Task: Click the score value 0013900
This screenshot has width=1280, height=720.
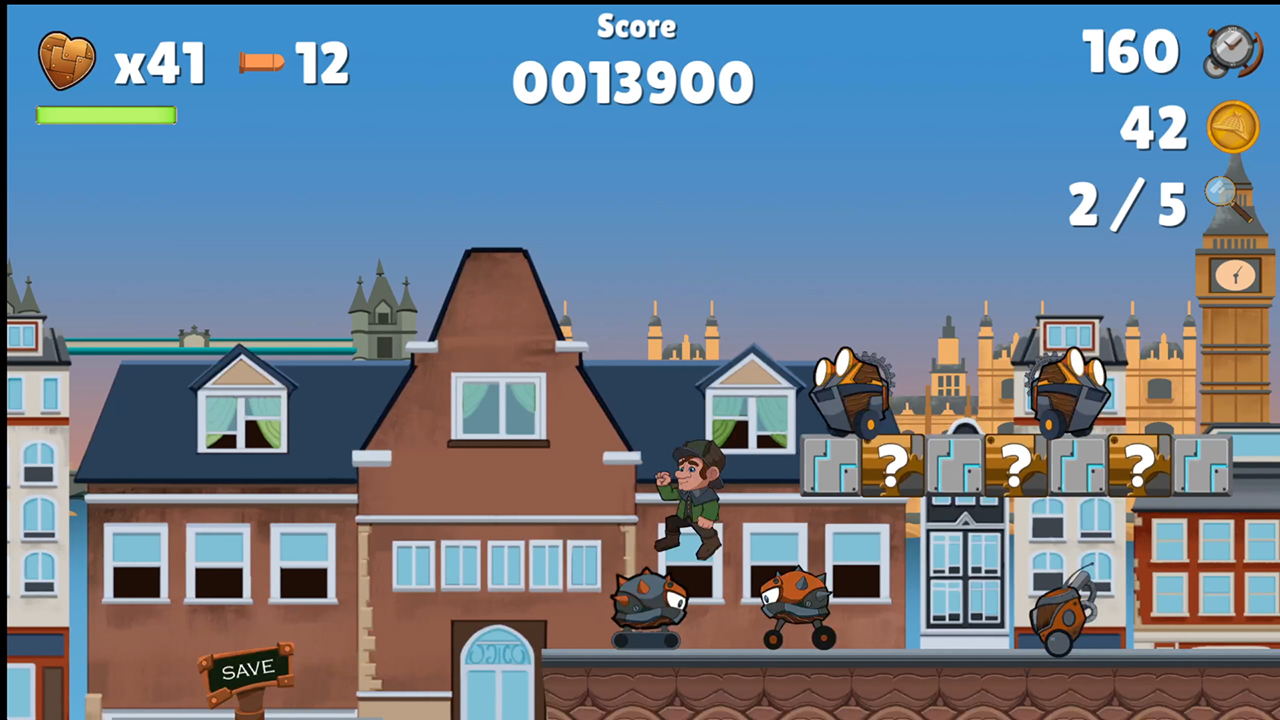Action: (x=632, y=82)
